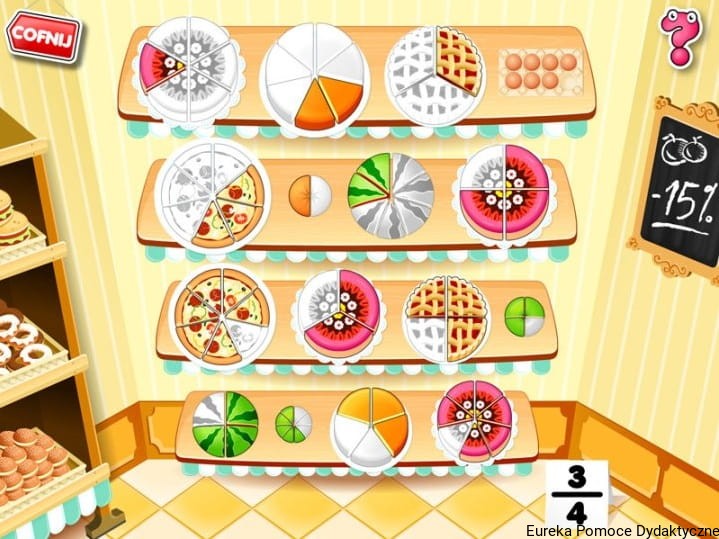The image size is (719, 539).
Task: Go back with the COFNIJ button
Action: point(43,35)
